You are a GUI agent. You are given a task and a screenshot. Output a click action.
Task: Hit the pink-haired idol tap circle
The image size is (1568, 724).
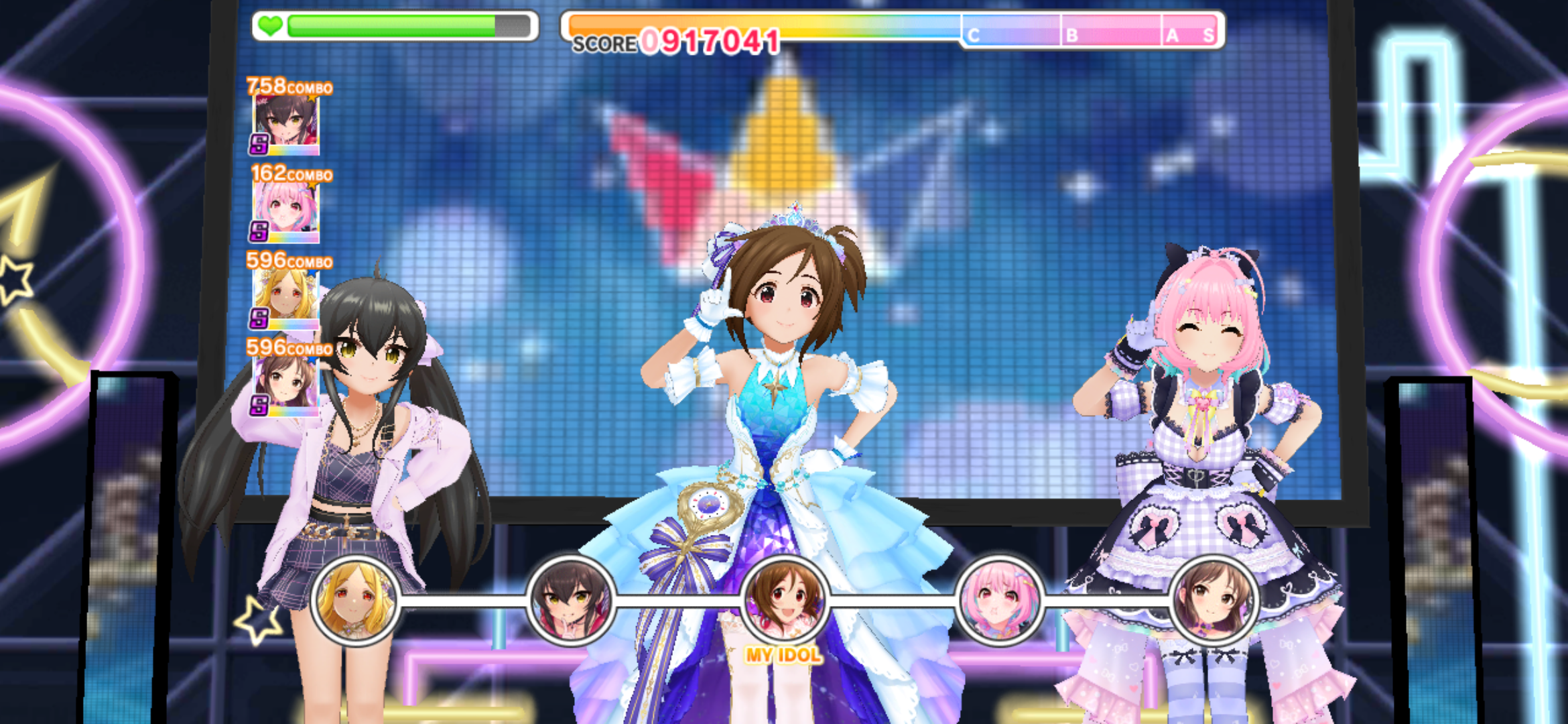pyautogui.click(x=999, y=601)
